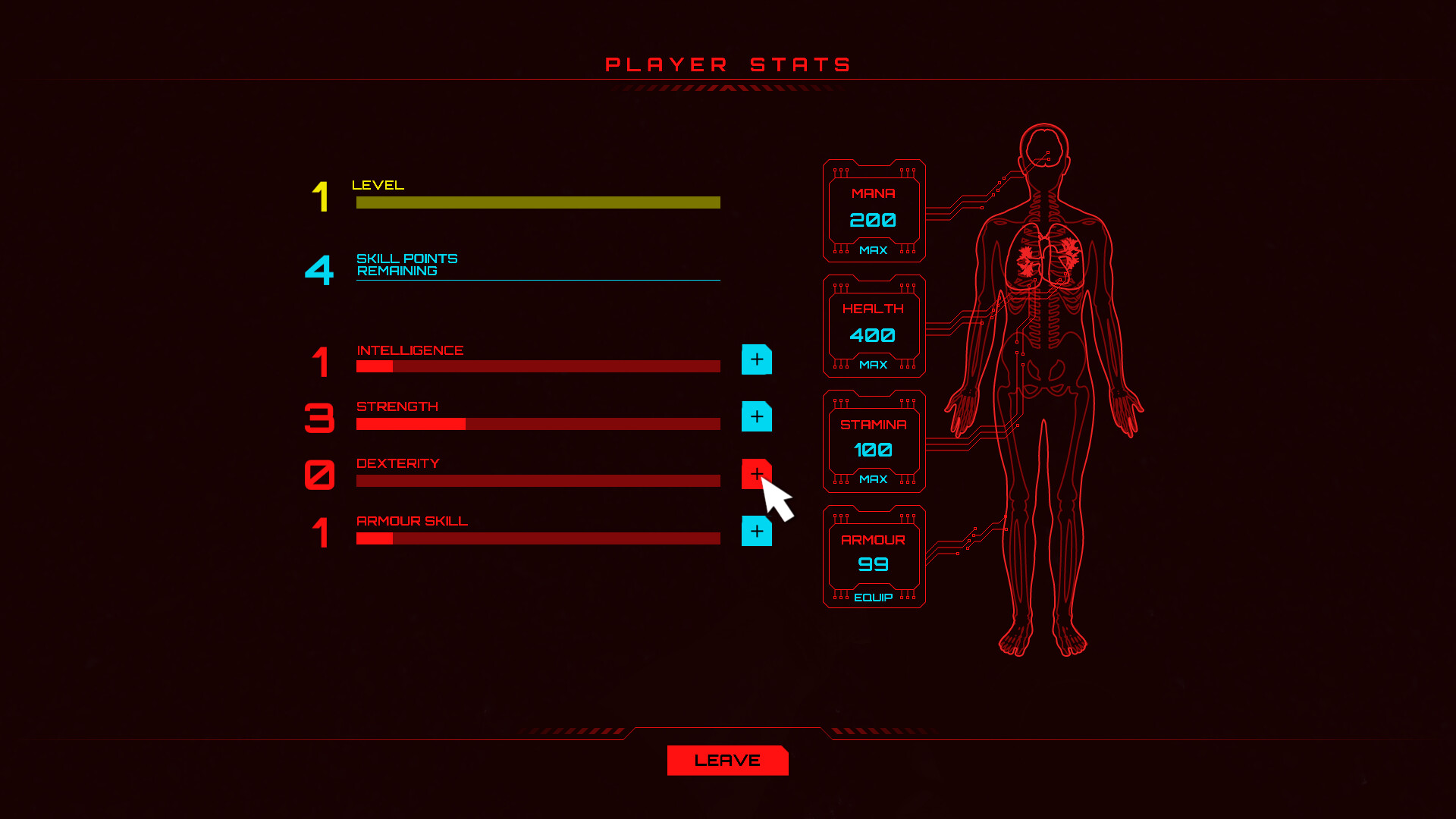Screen dimensions: 1456x819
Task: Open details on the Health panel
Action: [x=874, y=326]
